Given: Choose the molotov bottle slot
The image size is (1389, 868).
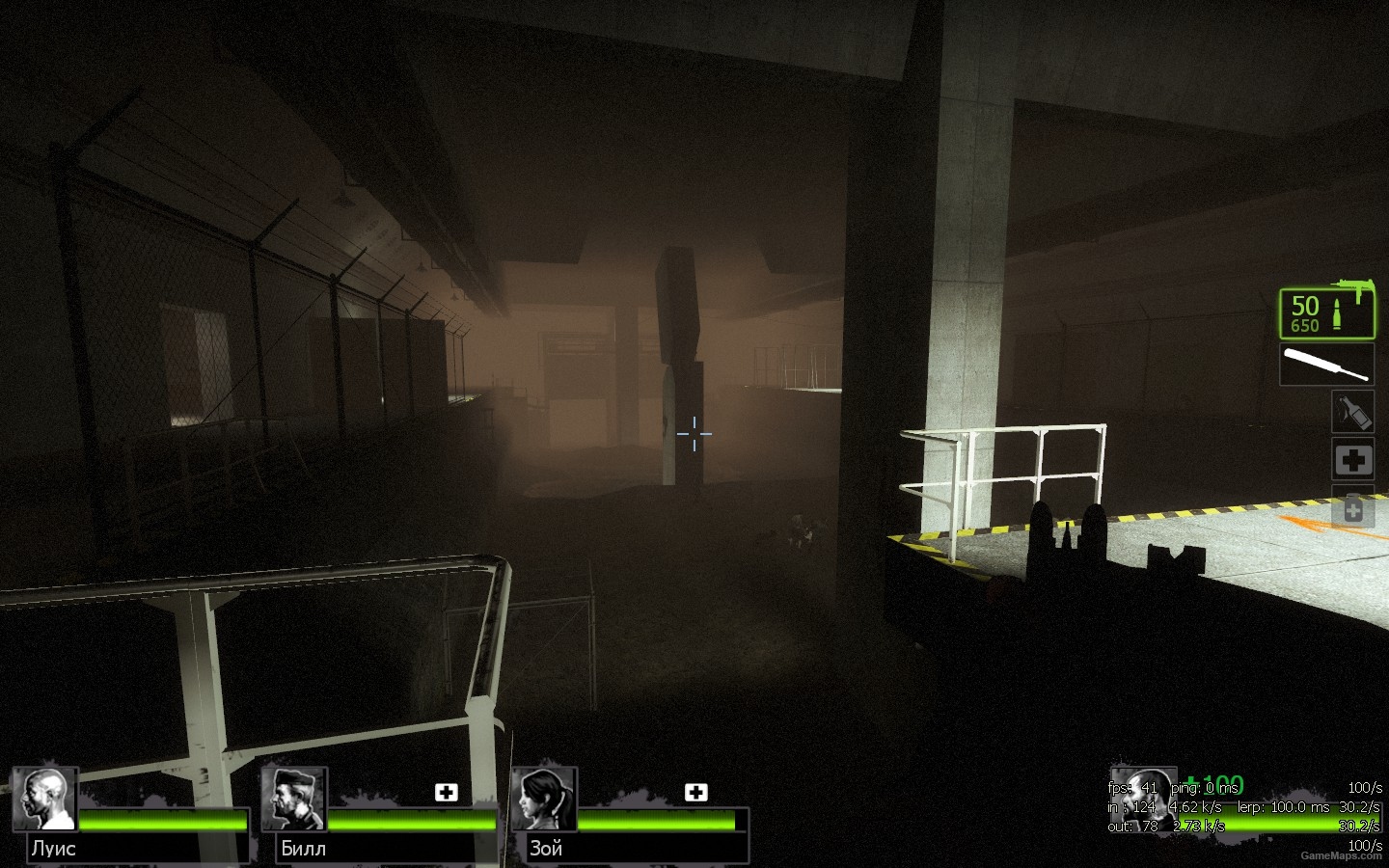Looking at the screenshot, I should (x=1352, y=412).
